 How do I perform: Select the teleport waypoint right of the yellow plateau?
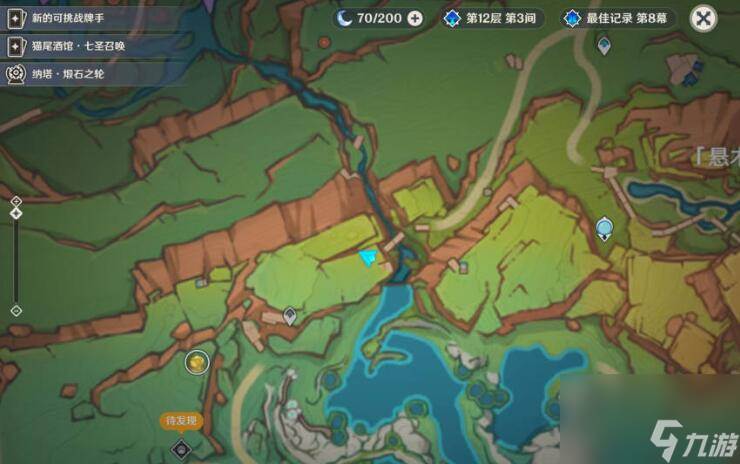click(604, 229)
